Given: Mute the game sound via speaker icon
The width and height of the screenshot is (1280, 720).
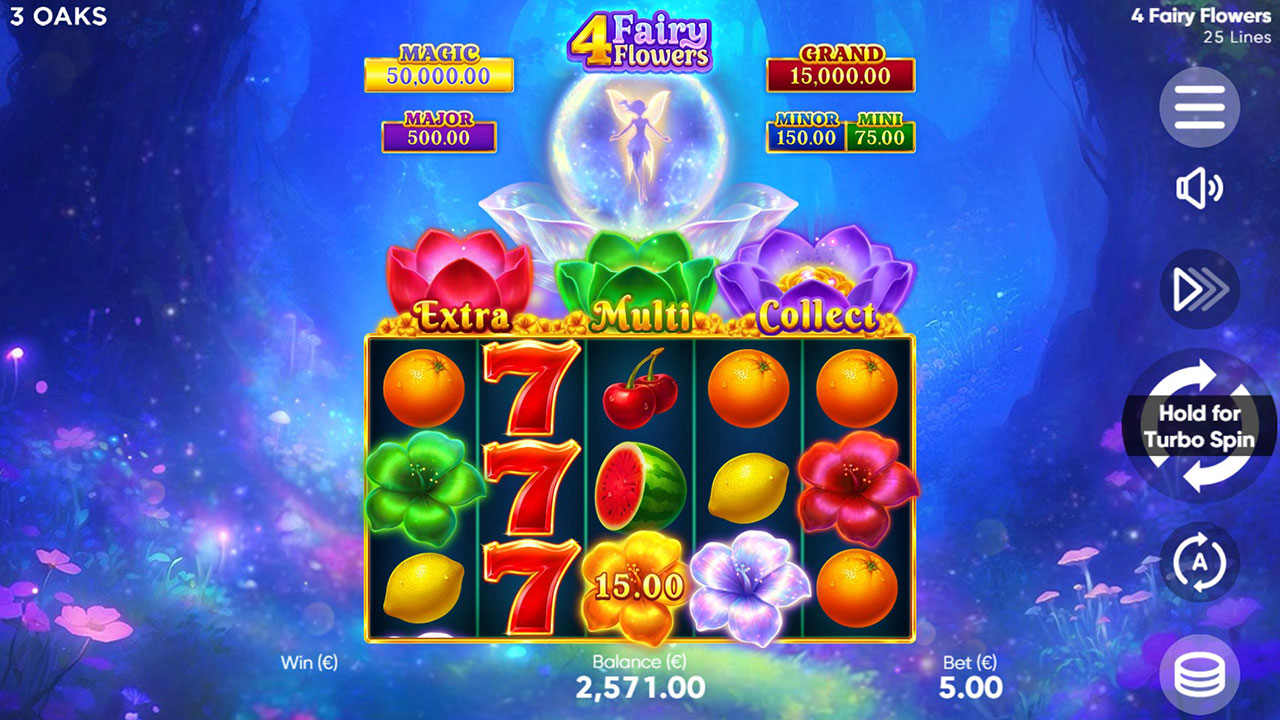Looking at the screenshot, I should click(1199, 188).
